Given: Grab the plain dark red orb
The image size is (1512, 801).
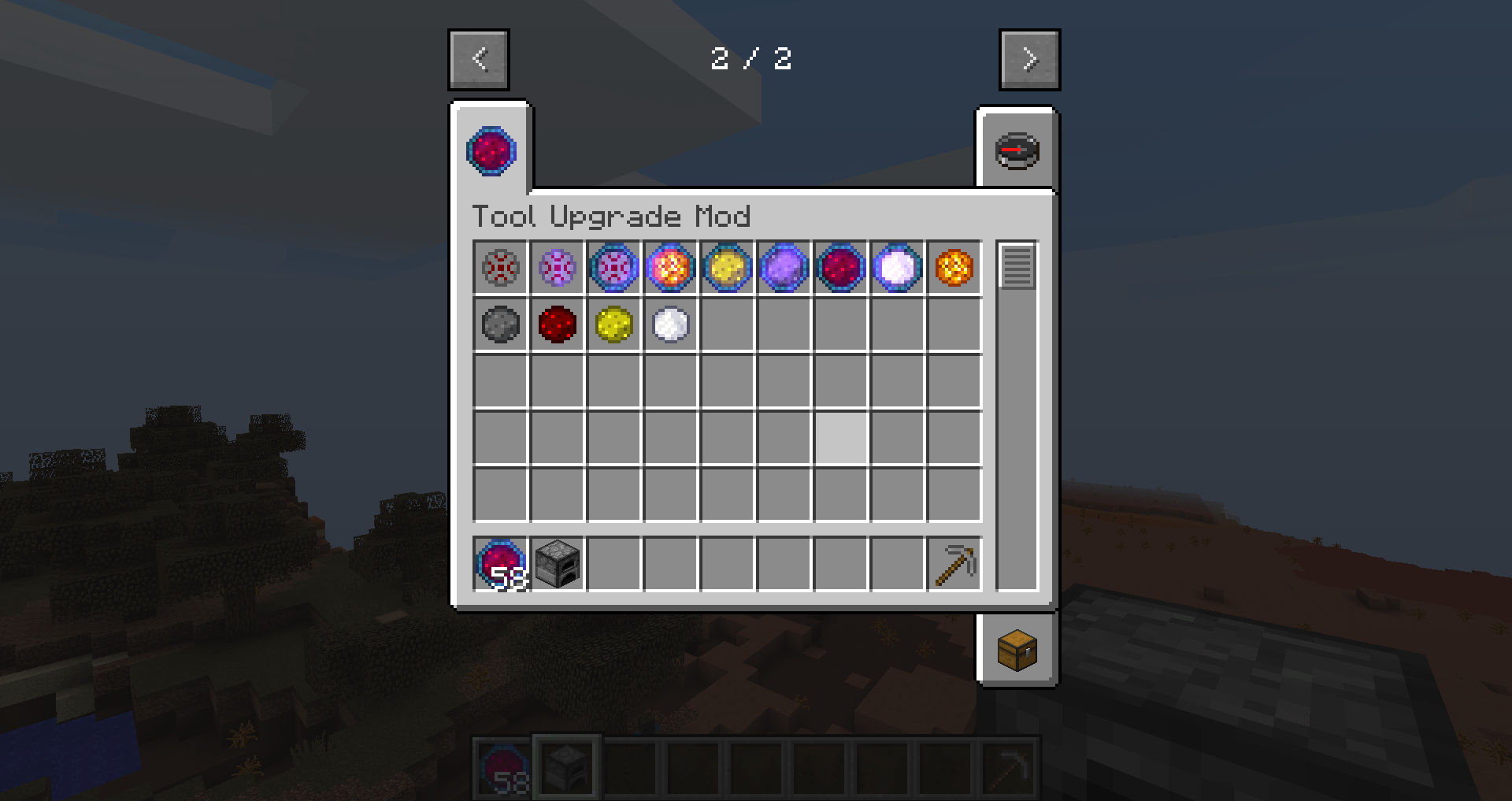Looking at the screenshot, I should [558, 324].
